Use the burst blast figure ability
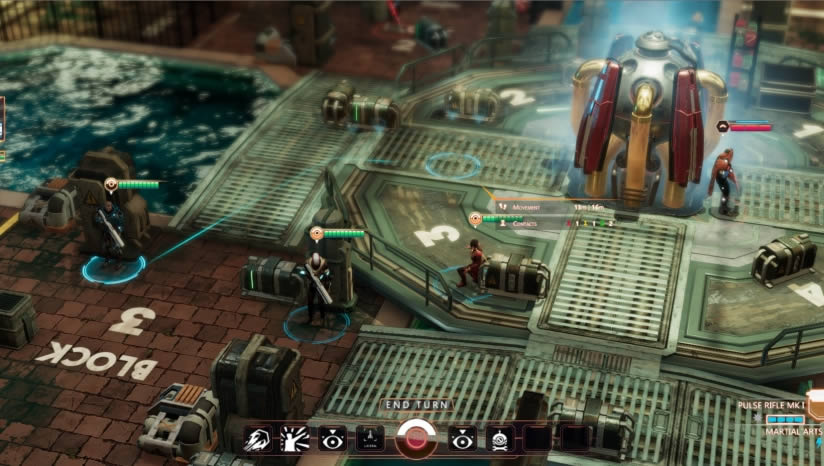This screenshot has height=466, width=824. [x=295, y=439]
